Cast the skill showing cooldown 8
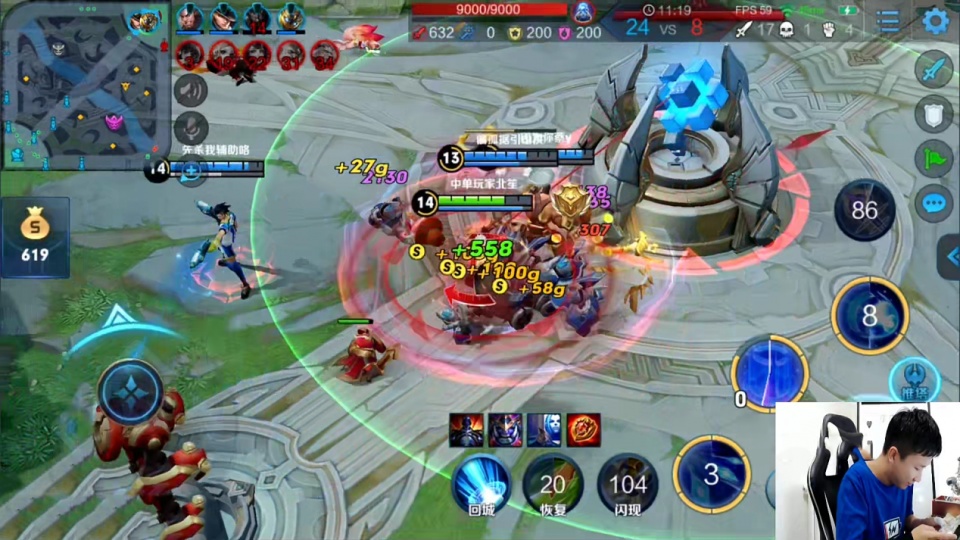 (x=869, y=316)
